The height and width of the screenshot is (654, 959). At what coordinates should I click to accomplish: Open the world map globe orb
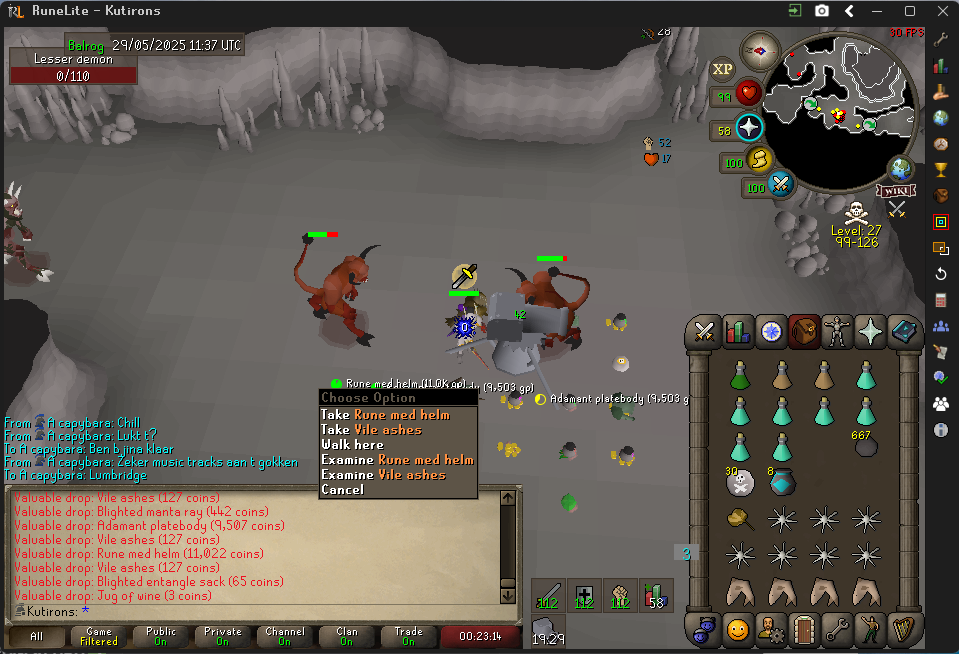(900, 168)
